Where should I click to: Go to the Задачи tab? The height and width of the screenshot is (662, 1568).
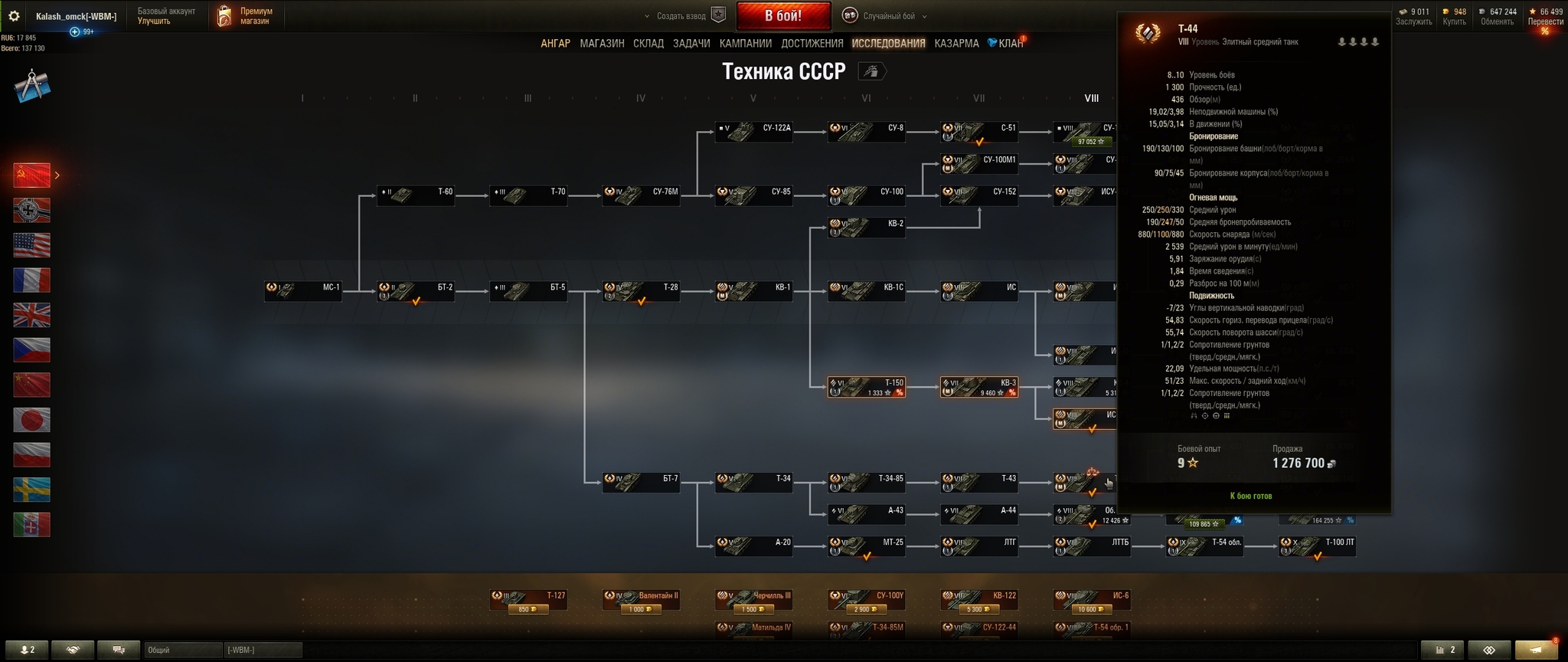[691, 44]
